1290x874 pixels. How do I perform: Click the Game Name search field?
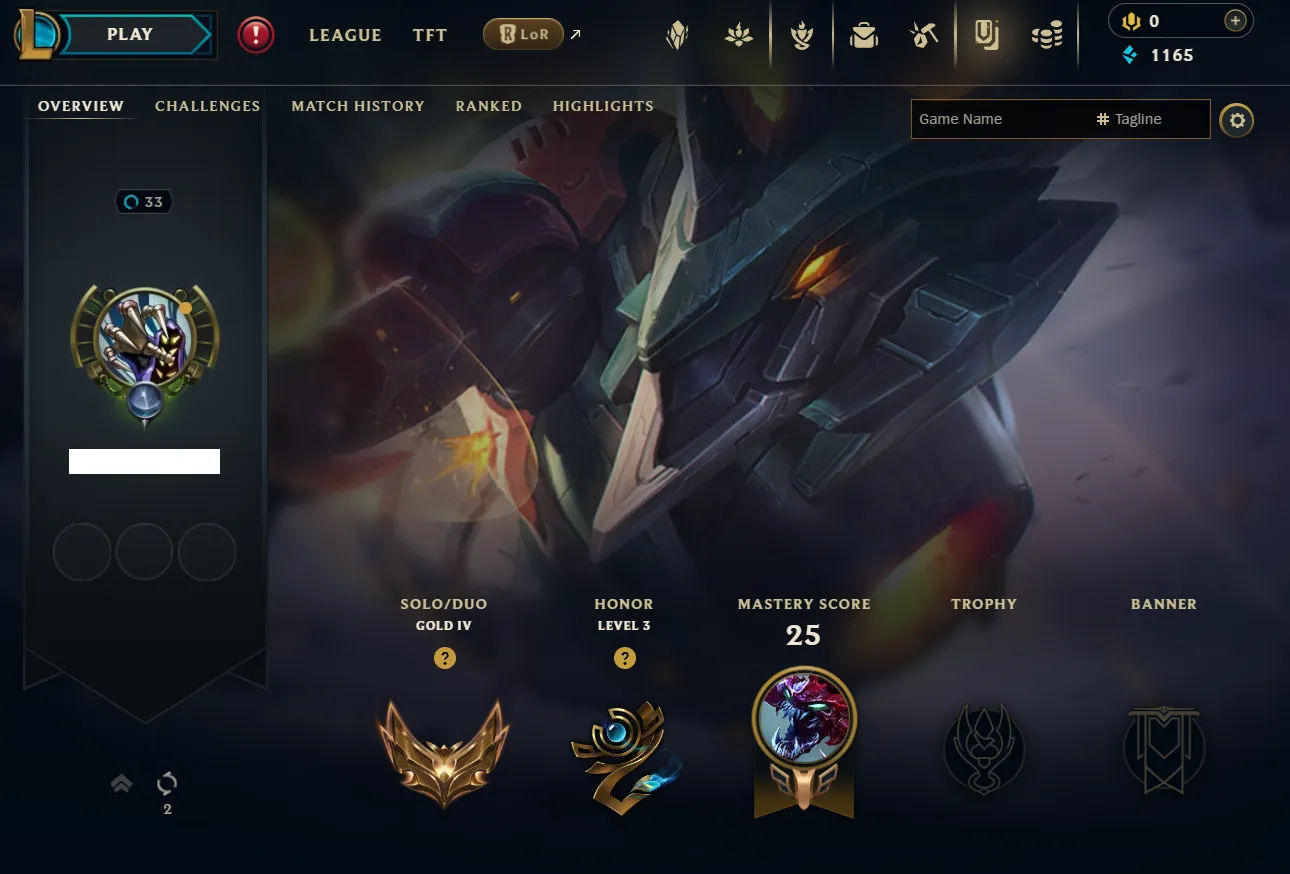1000,119
